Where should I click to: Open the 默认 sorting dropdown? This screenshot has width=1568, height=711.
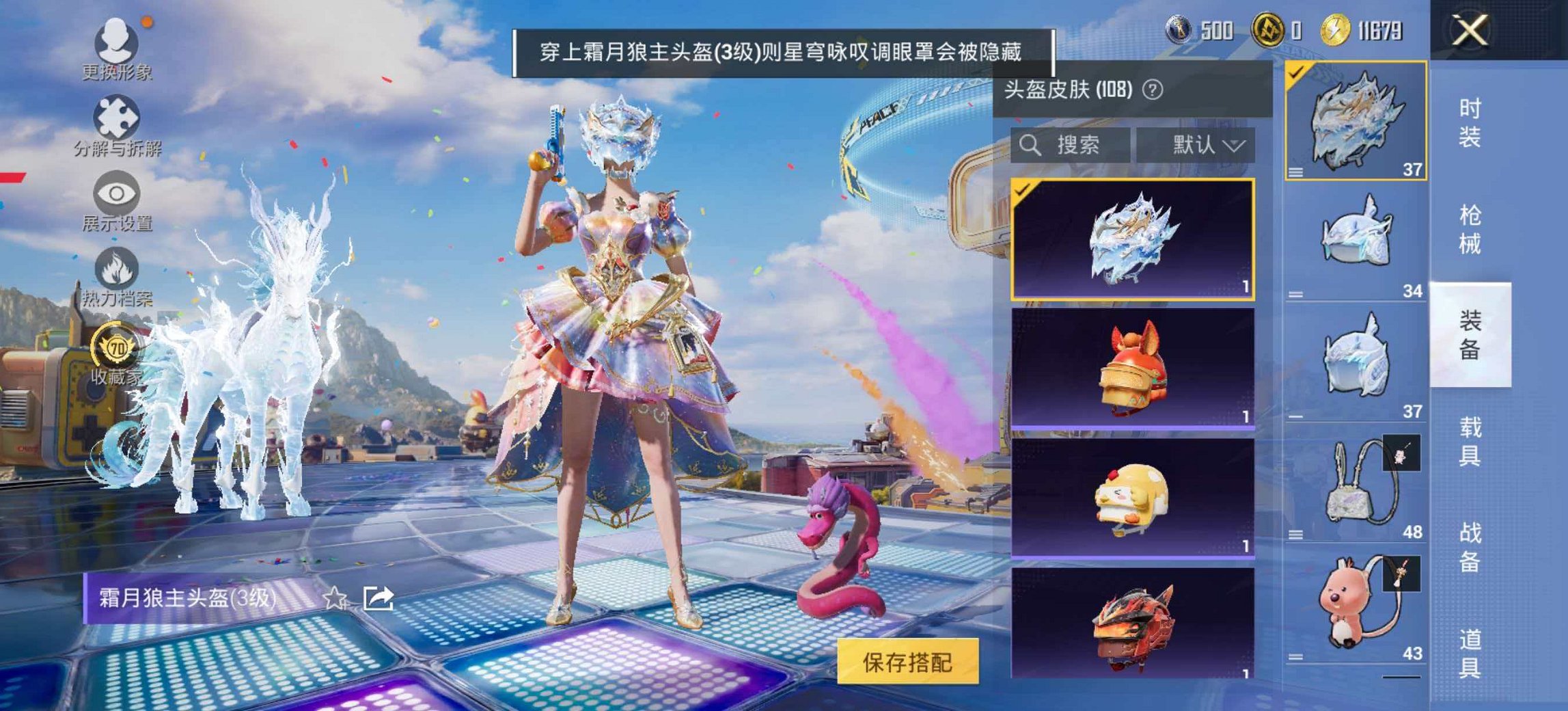(x=1204, y=145)
